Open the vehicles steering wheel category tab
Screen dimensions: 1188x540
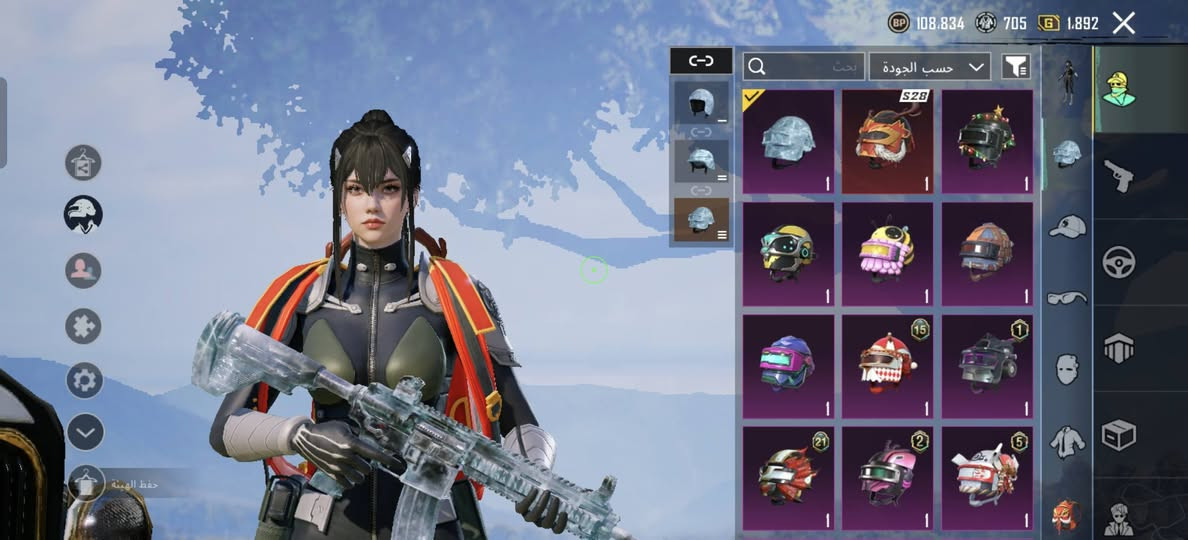(x=1118, y=262)
